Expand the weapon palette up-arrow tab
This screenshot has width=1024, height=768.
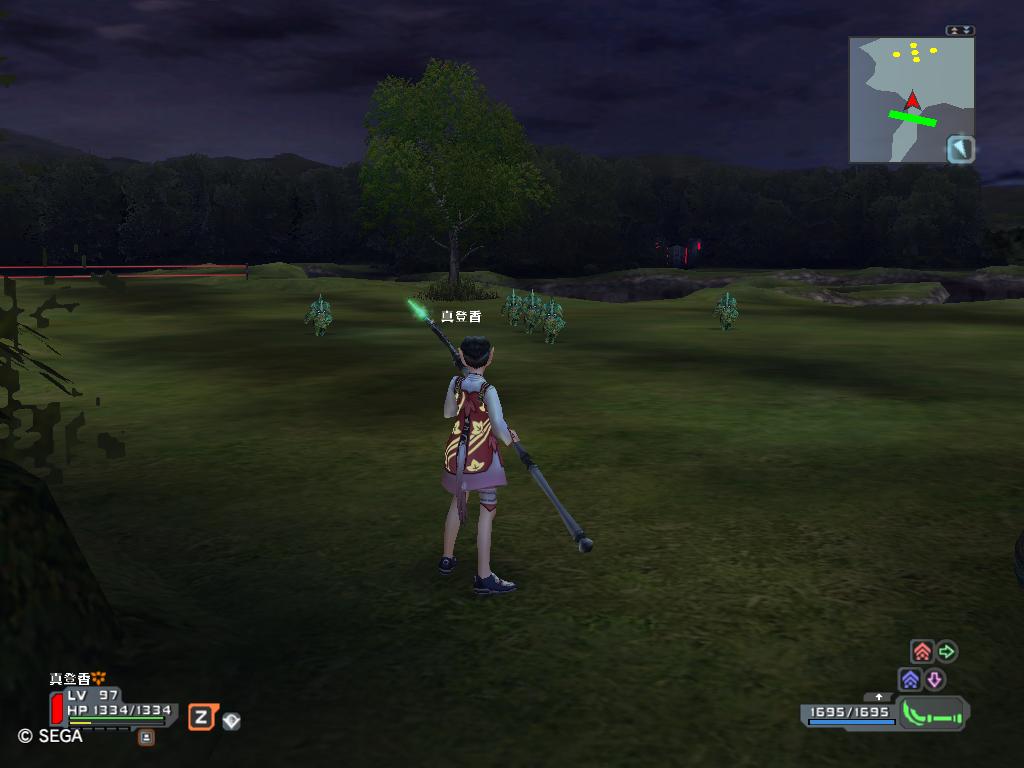[x=879, y=697]
